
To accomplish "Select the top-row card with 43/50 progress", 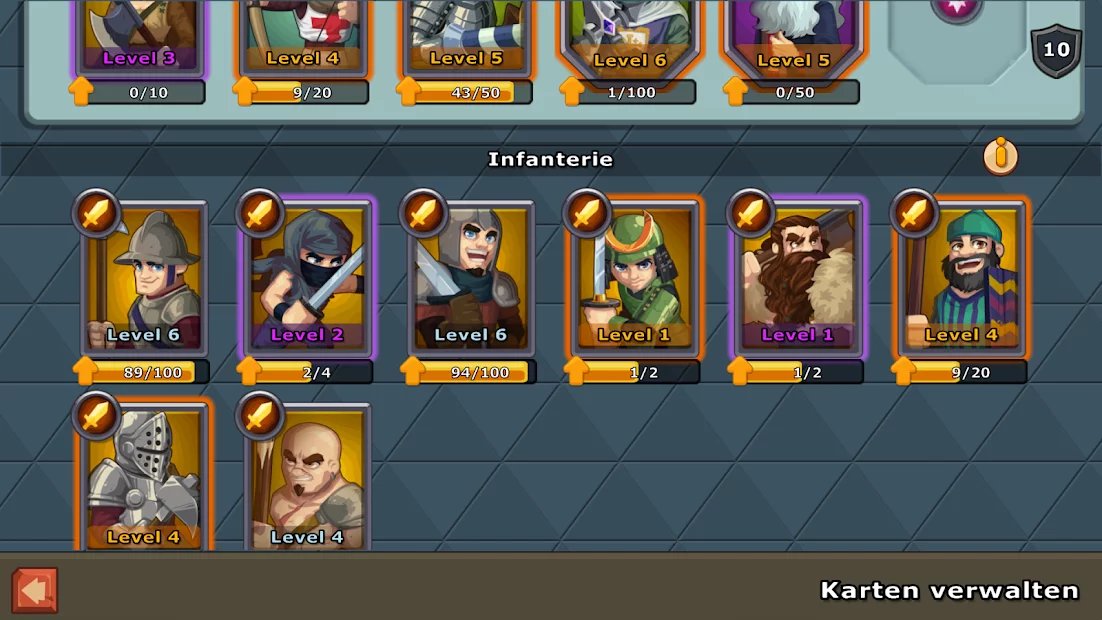I will (467, 35).
